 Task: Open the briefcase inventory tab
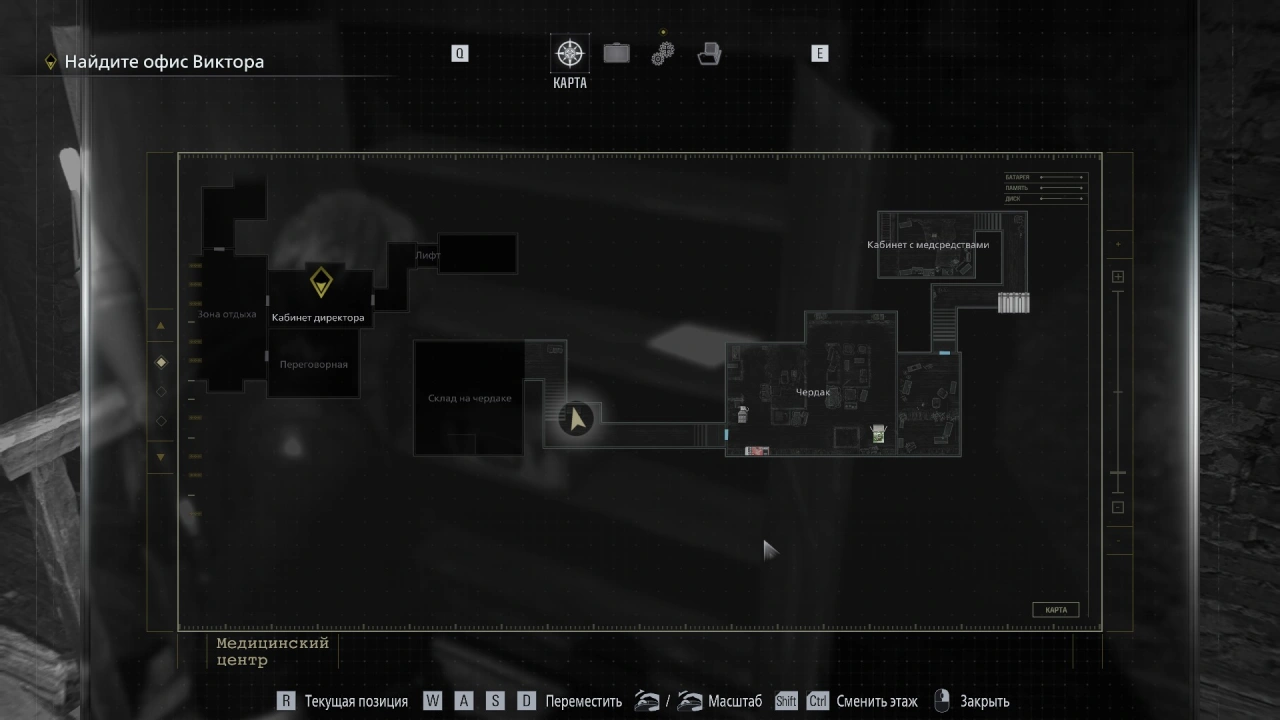(x=616, y=53)
